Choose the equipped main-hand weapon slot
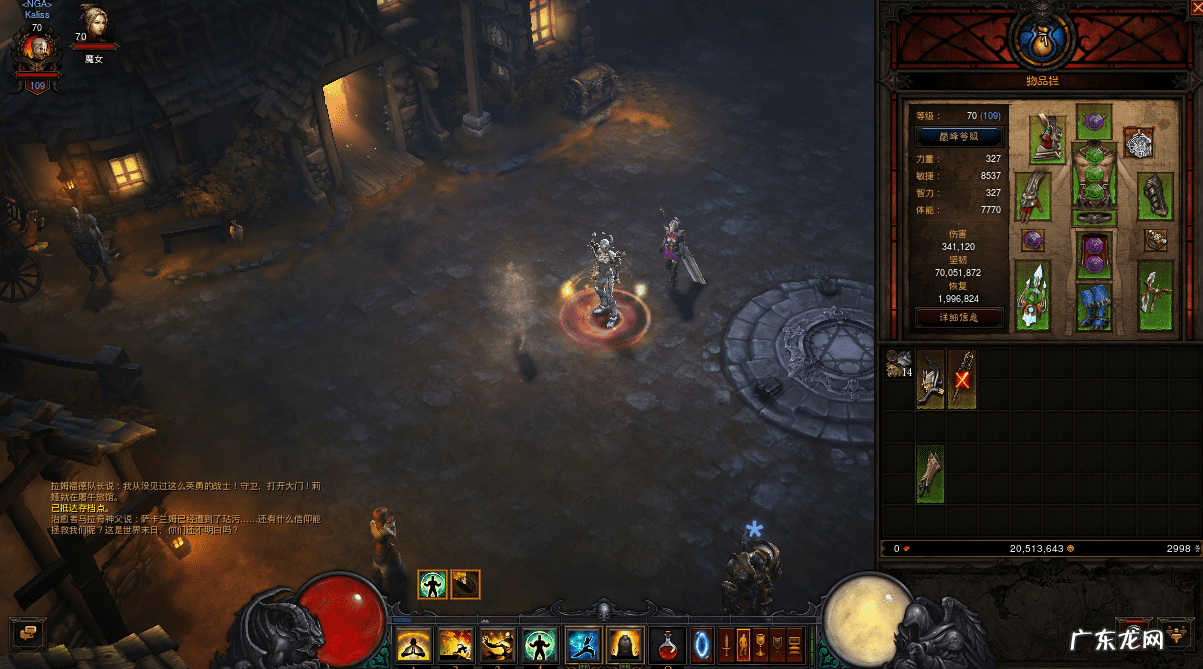1203x669 pixels. (x=1033, y=295)
